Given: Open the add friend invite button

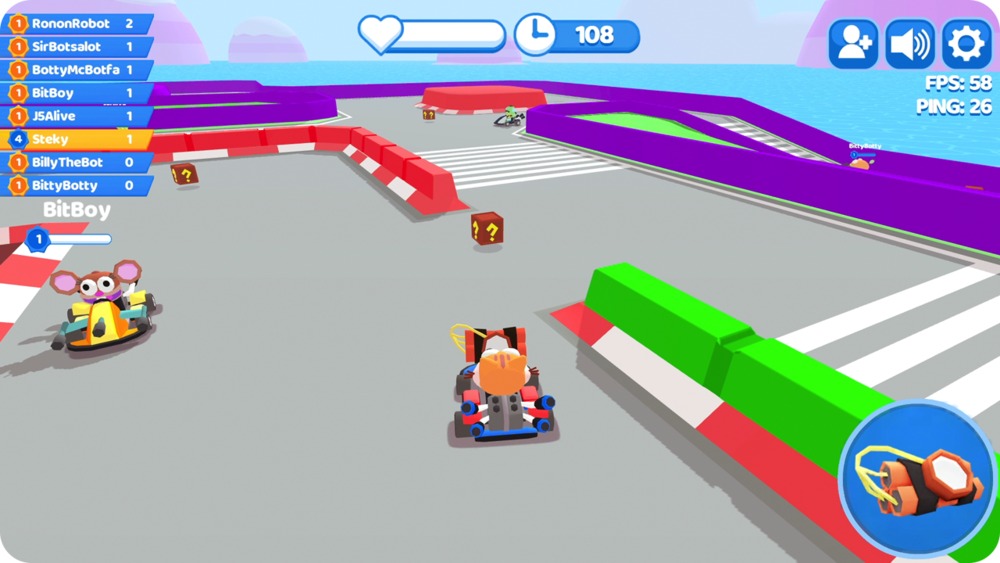Looking at the screenshot, I should click(853, 44).
